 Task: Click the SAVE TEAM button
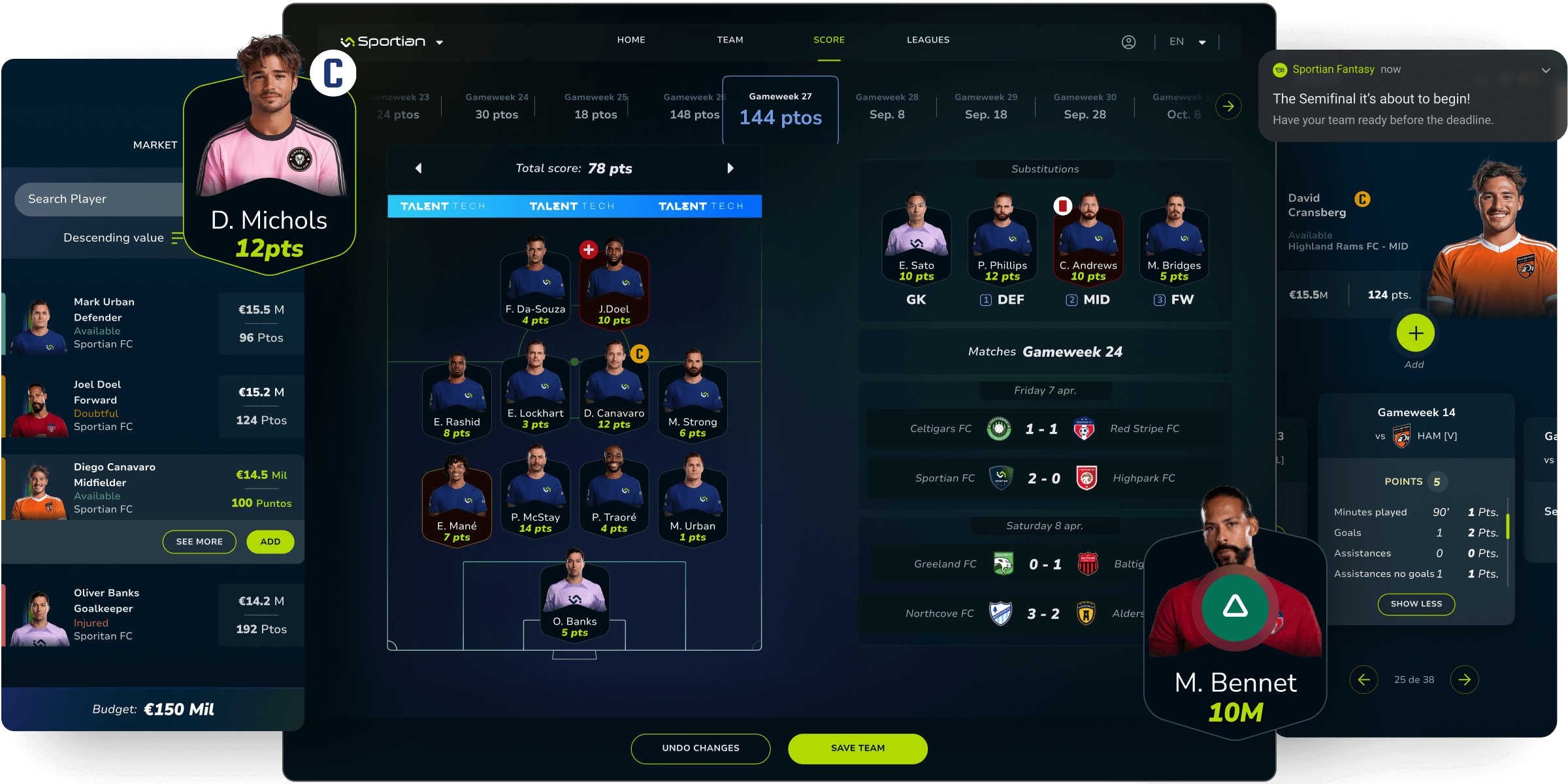(x=858, y=748)
